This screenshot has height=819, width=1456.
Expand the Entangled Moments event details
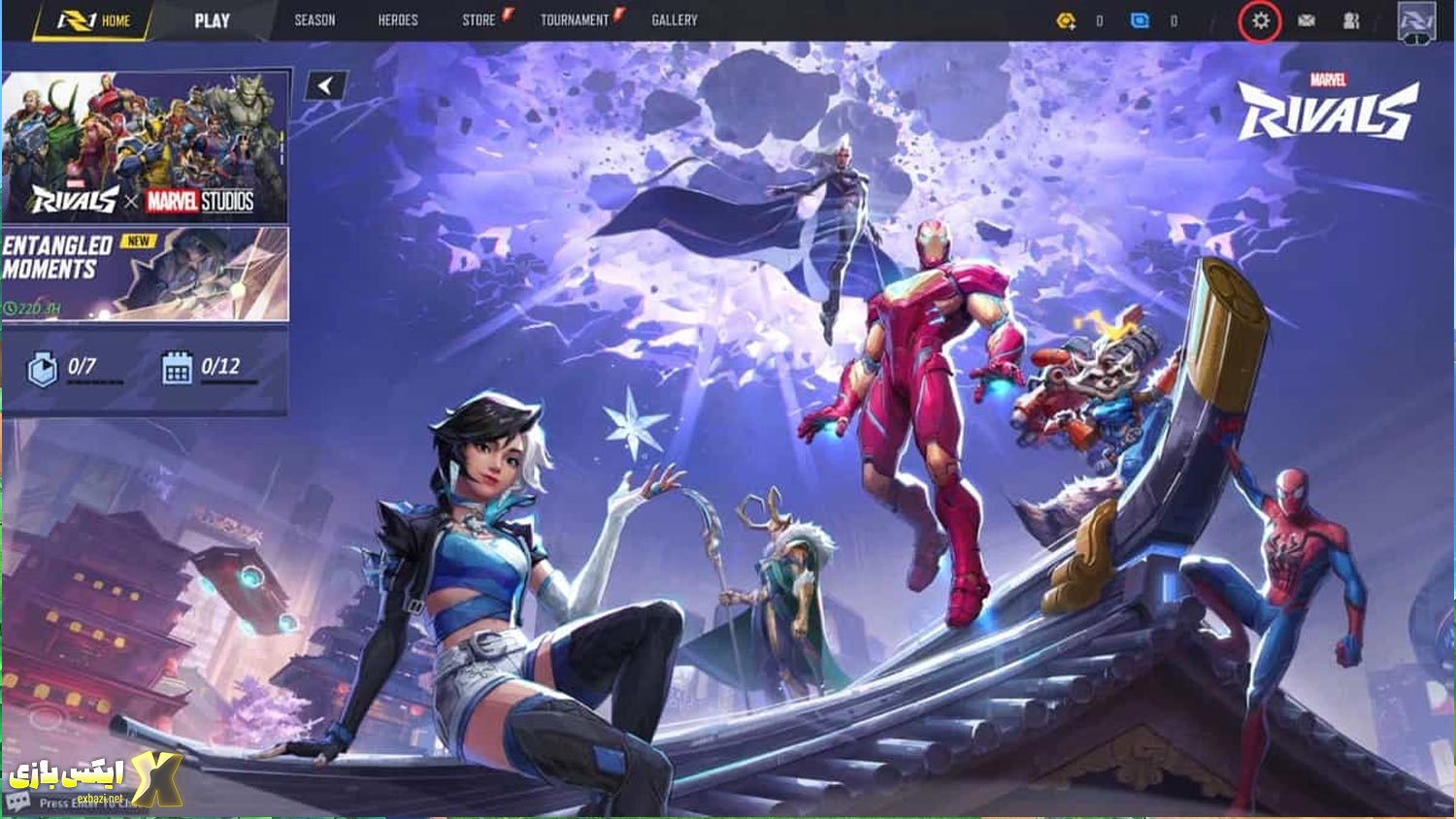[x=146, y=274]
